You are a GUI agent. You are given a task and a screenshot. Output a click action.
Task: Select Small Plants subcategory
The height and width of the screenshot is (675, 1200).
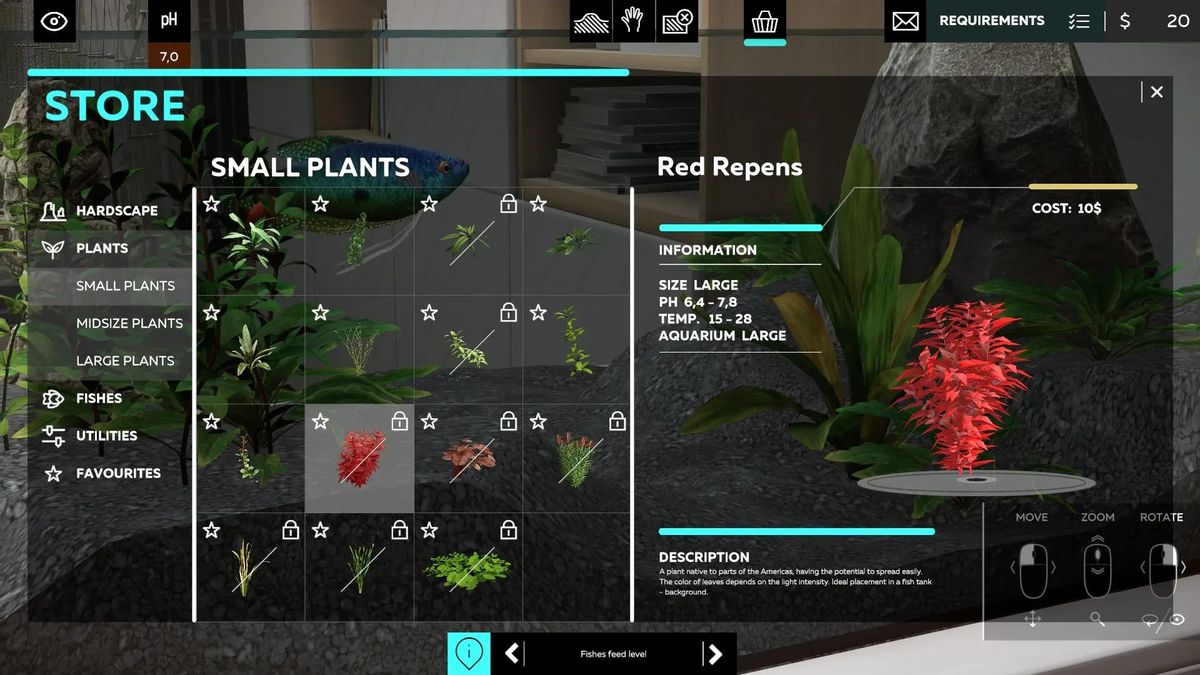[125, 286]
